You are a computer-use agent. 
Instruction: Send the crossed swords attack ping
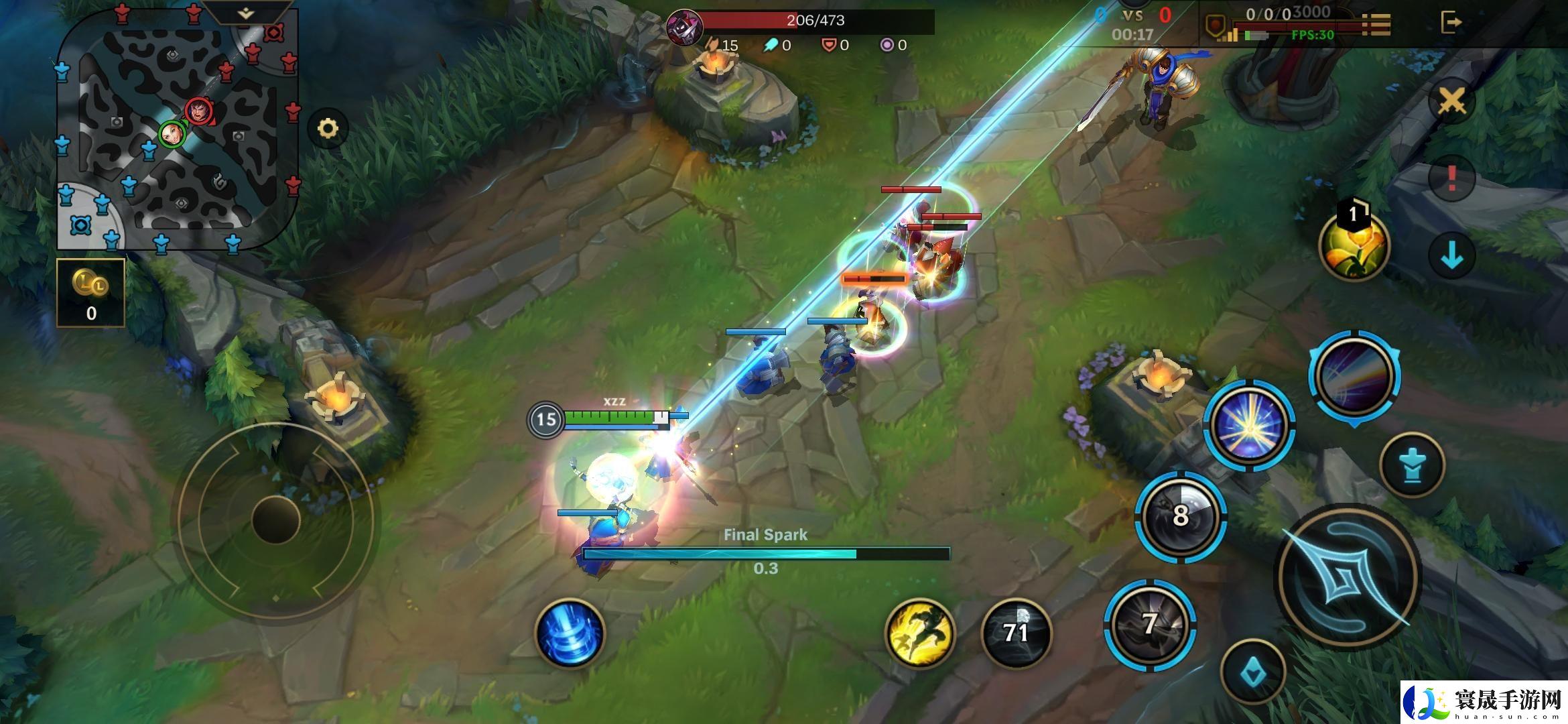point(1451,102)
